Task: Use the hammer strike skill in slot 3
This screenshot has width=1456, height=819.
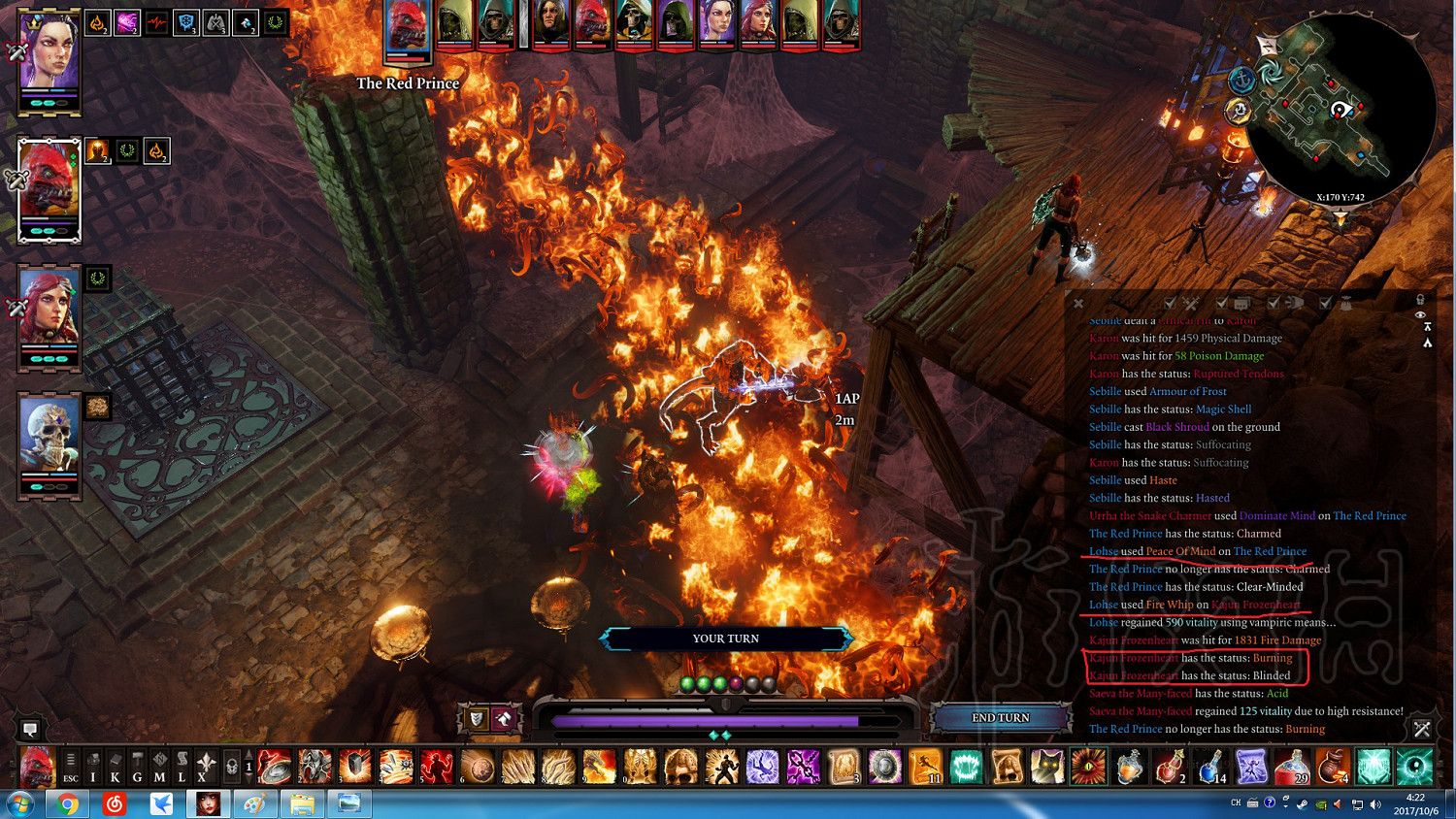Action: [355, 767]
